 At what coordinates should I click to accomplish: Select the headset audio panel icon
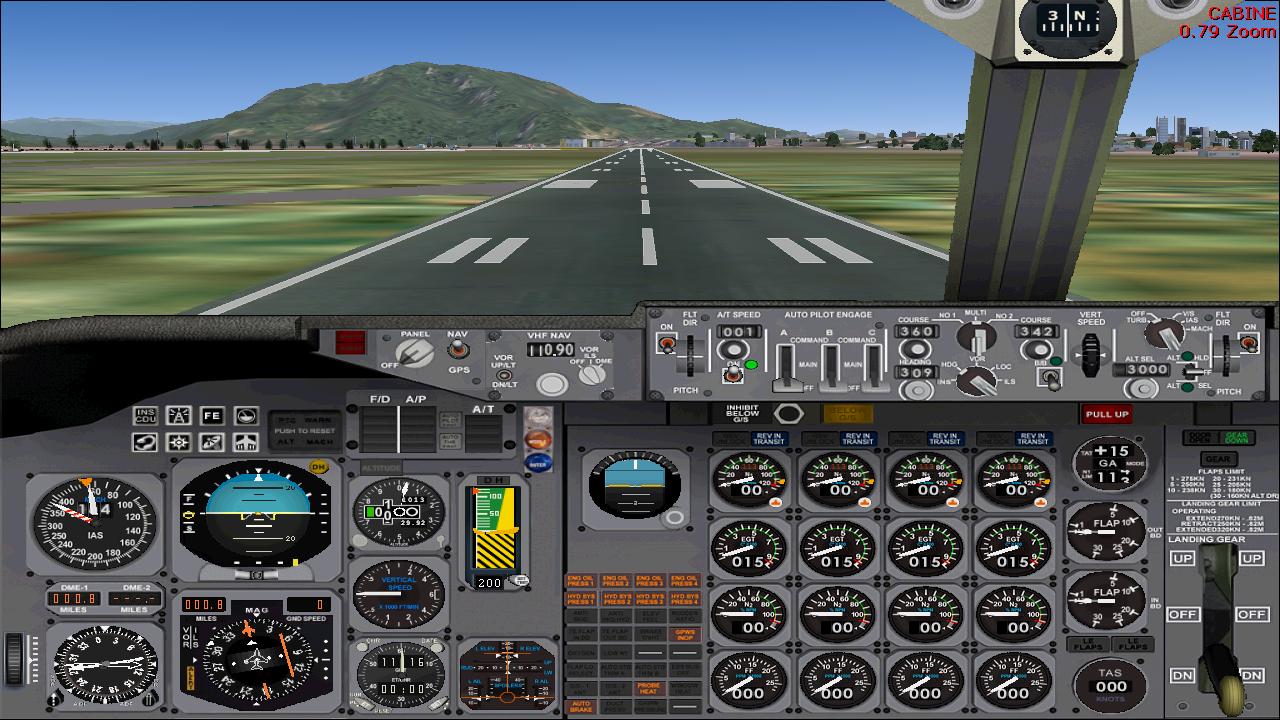coord(145,441)
